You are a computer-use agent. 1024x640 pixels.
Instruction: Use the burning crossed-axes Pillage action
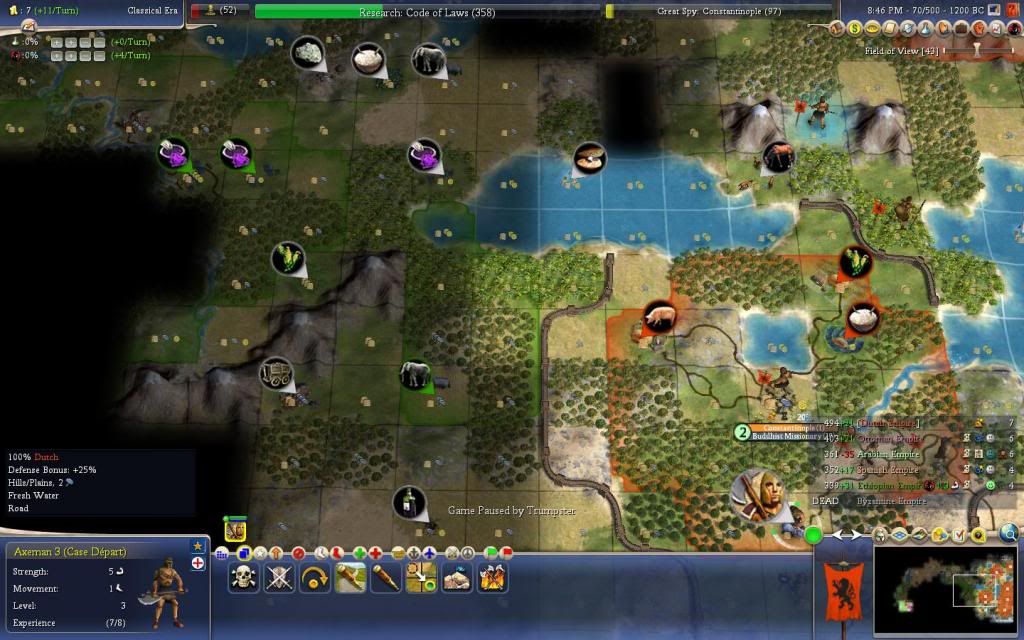tap(492, 577)
